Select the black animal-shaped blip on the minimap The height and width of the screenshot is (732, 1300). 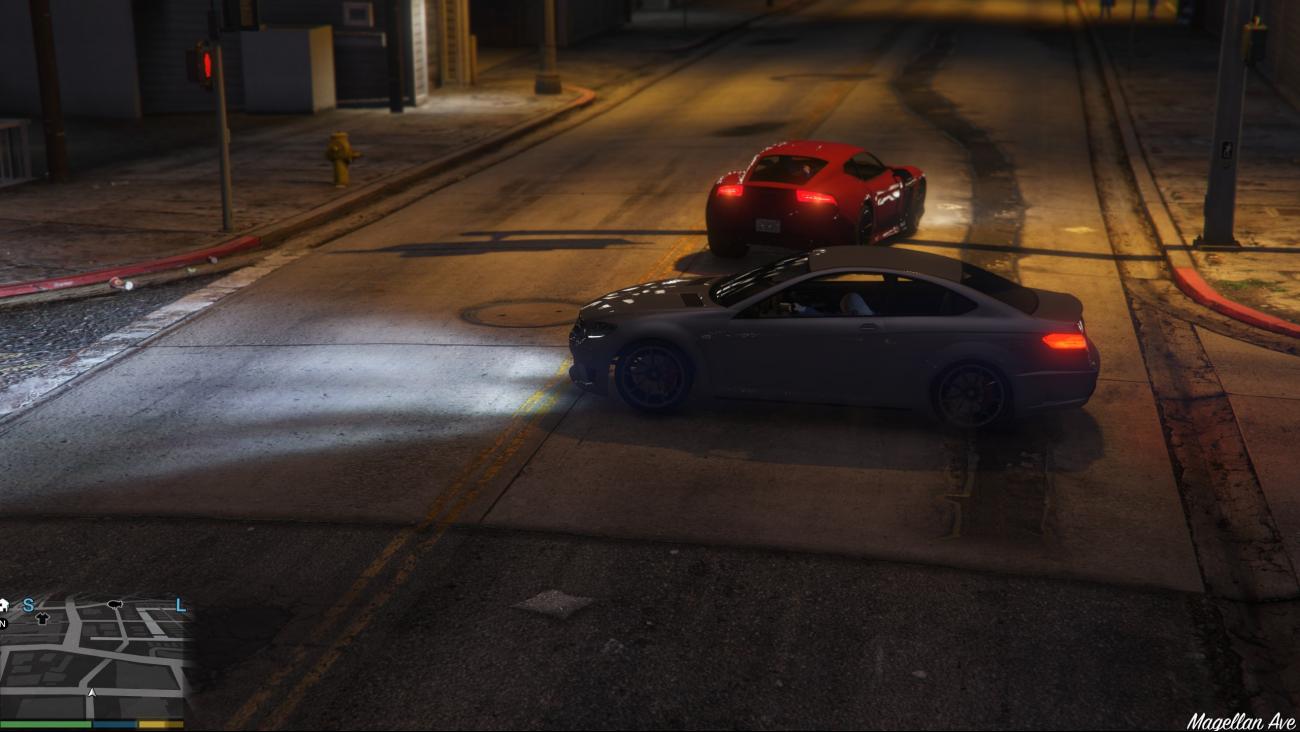click(115, 604)
